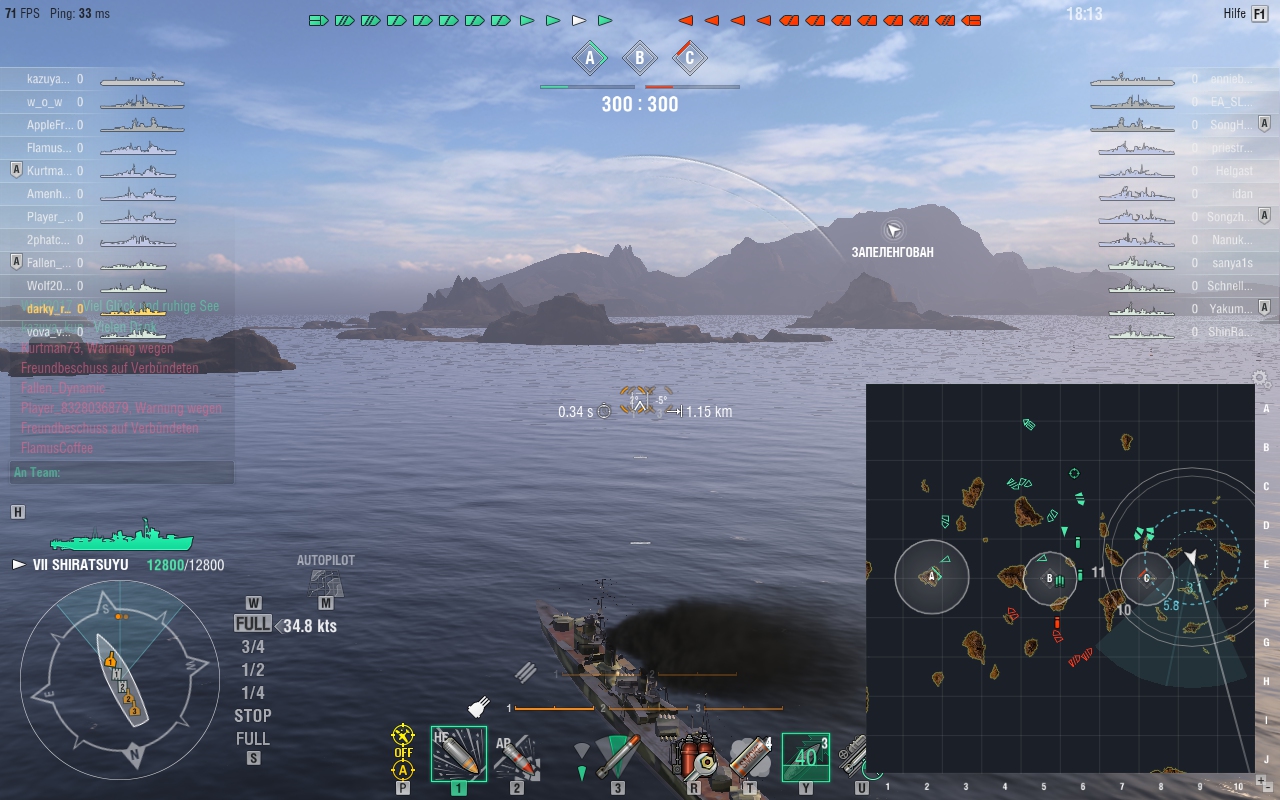
Task: Switch to AP shell ammunition
Action: coord(517,756)
